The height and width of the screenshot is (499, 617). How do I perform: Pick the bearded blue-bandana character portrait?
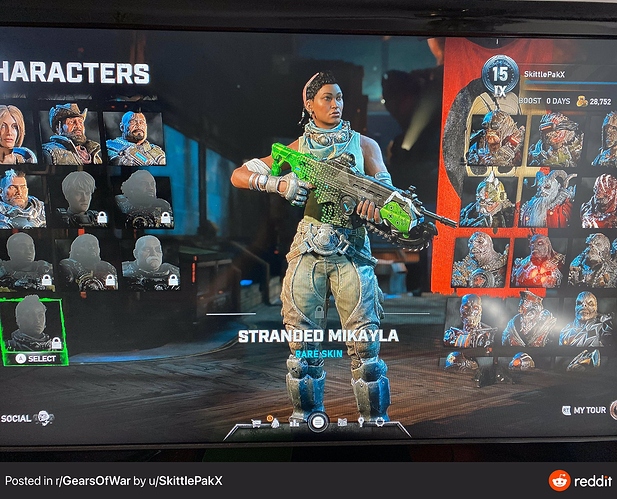click(134, 135)
